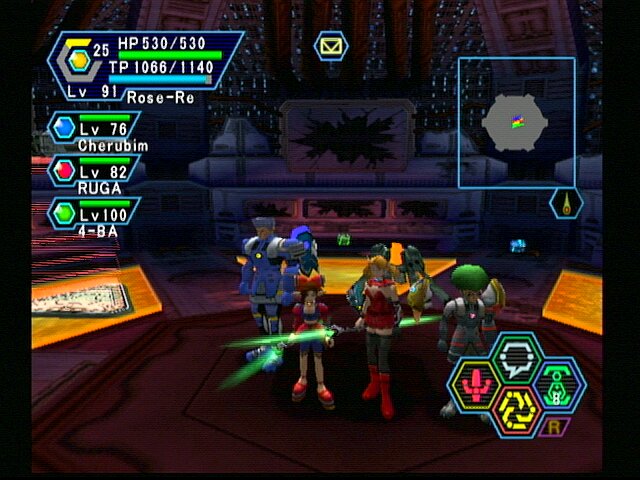
Task: Click the minimap panel
Action: (x=516, y=122)
